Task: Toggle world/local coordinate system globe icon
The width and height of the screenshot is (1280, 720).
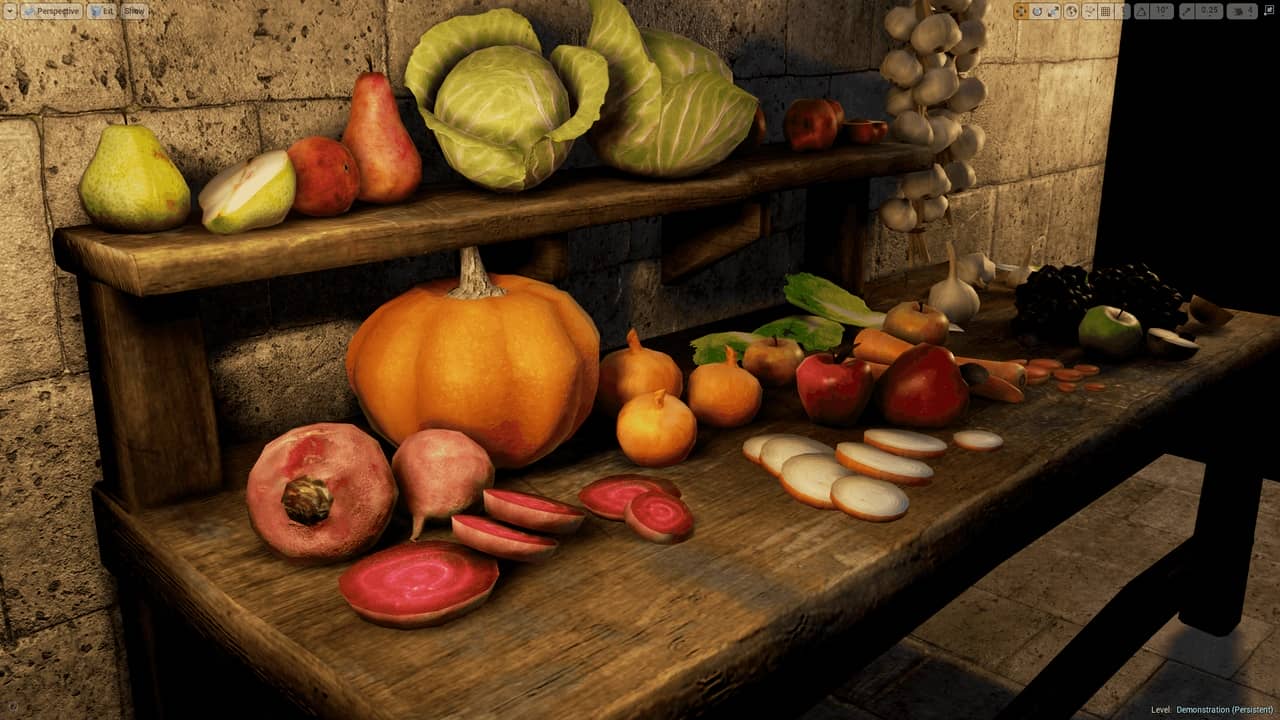Action: coord(1072,10)
